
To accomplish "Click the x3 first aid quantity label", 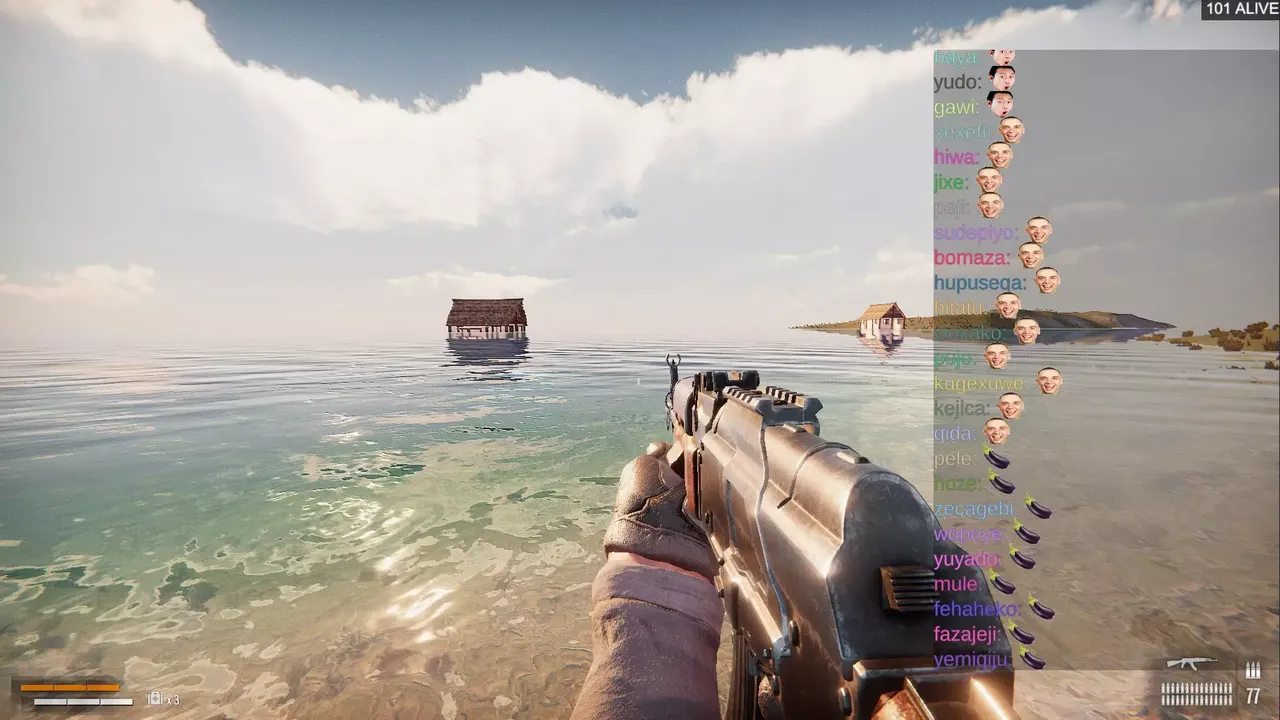I will click(x=173, y=700).
